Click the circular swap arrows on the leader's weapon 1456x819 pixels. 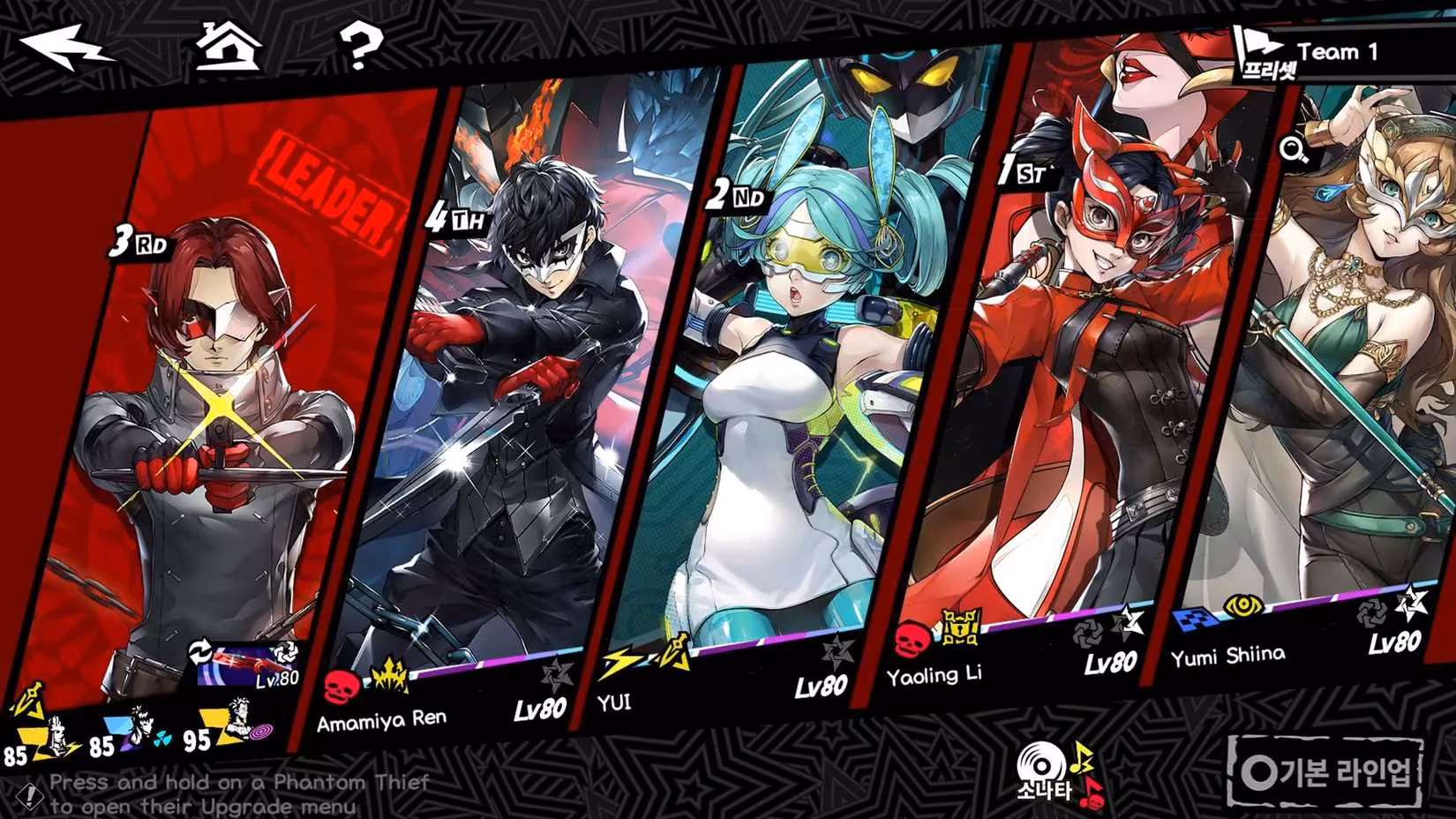200,650
